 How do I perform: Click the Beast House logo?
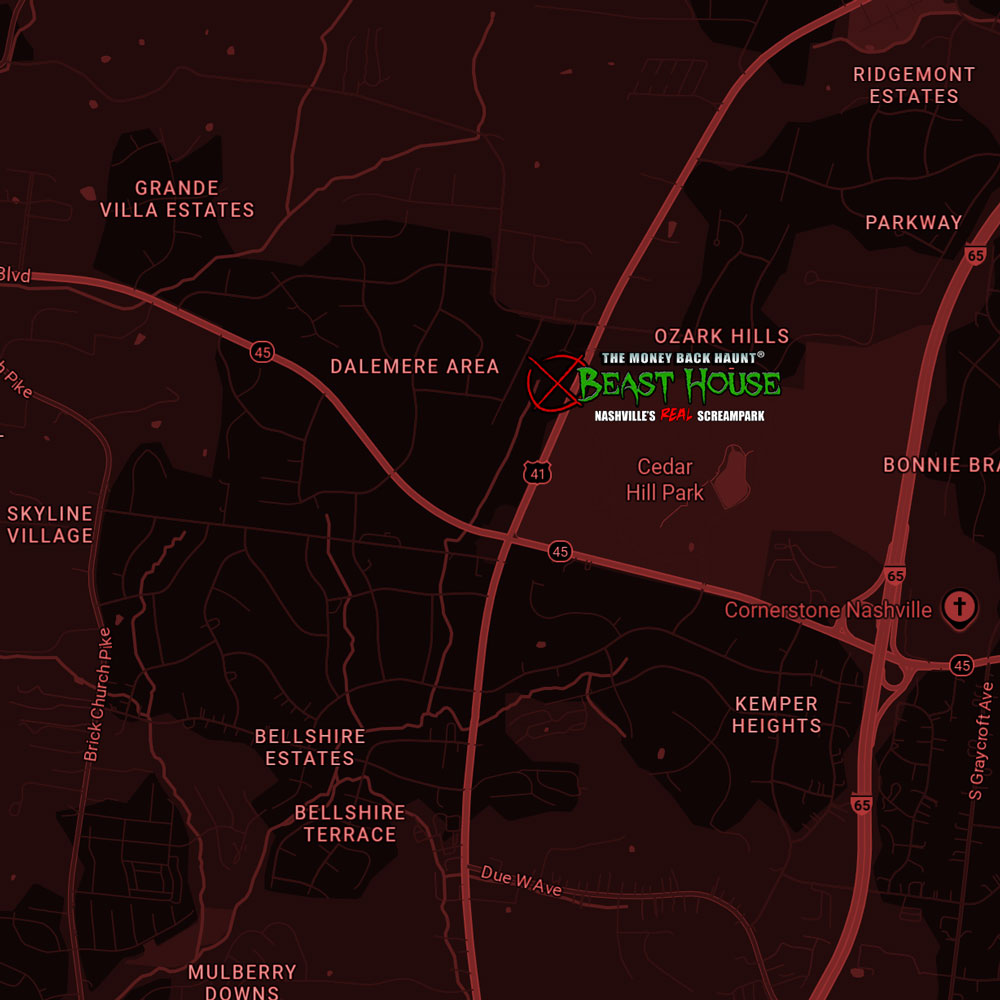point(680,385)
